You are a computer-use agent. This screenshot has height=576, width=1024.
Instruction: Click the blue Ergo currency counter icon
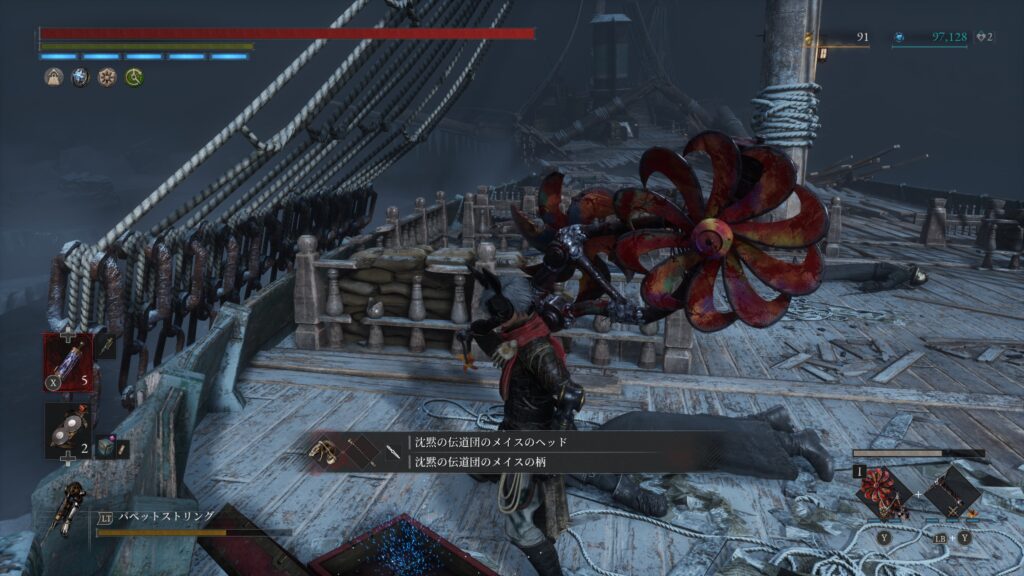click(x=899, y=38)
